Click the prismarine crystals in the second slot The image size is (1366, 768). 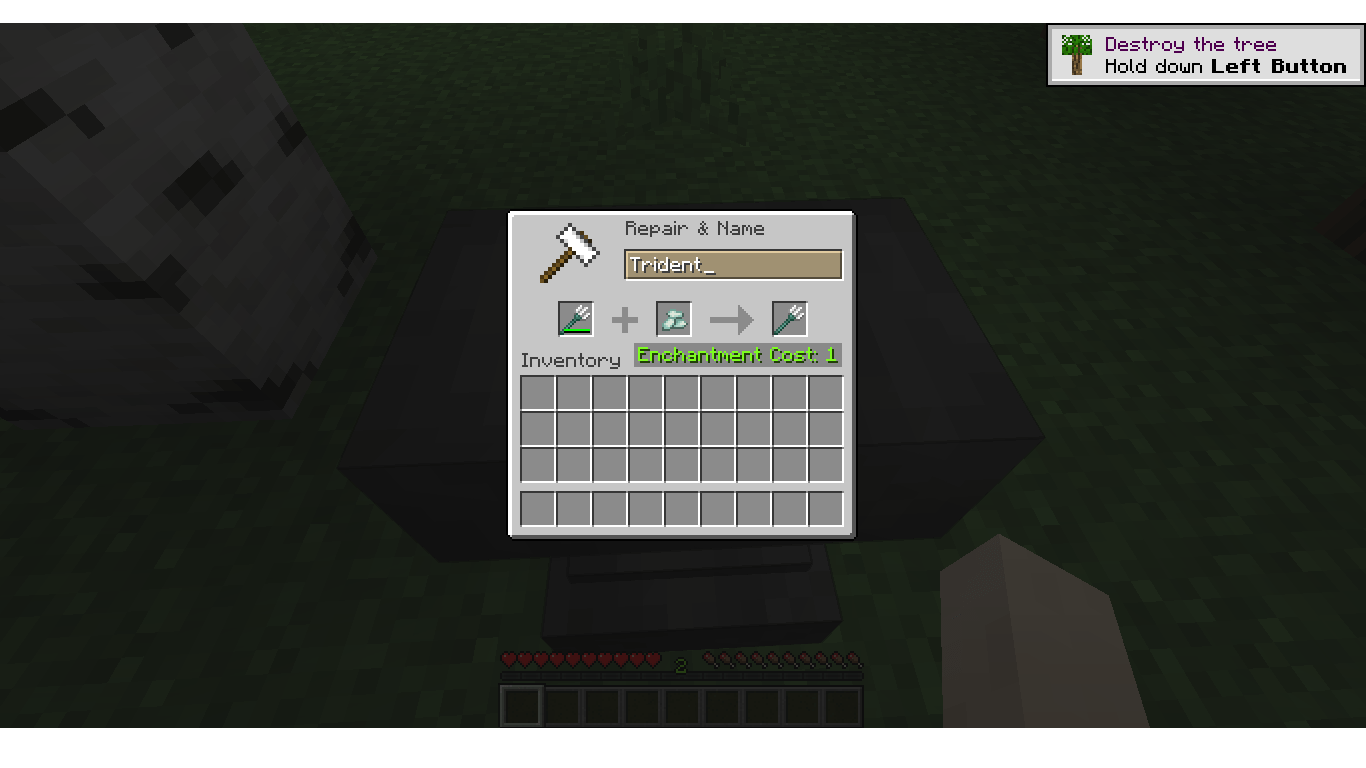[x=673, y=319]
